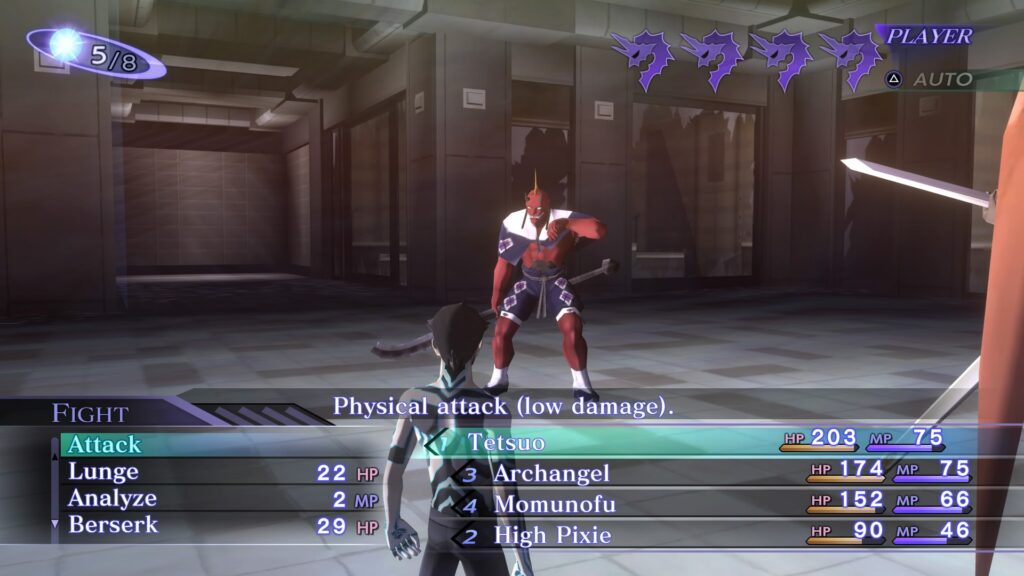
Task: Use the Berserk skill
Action: tap(113, 524)
